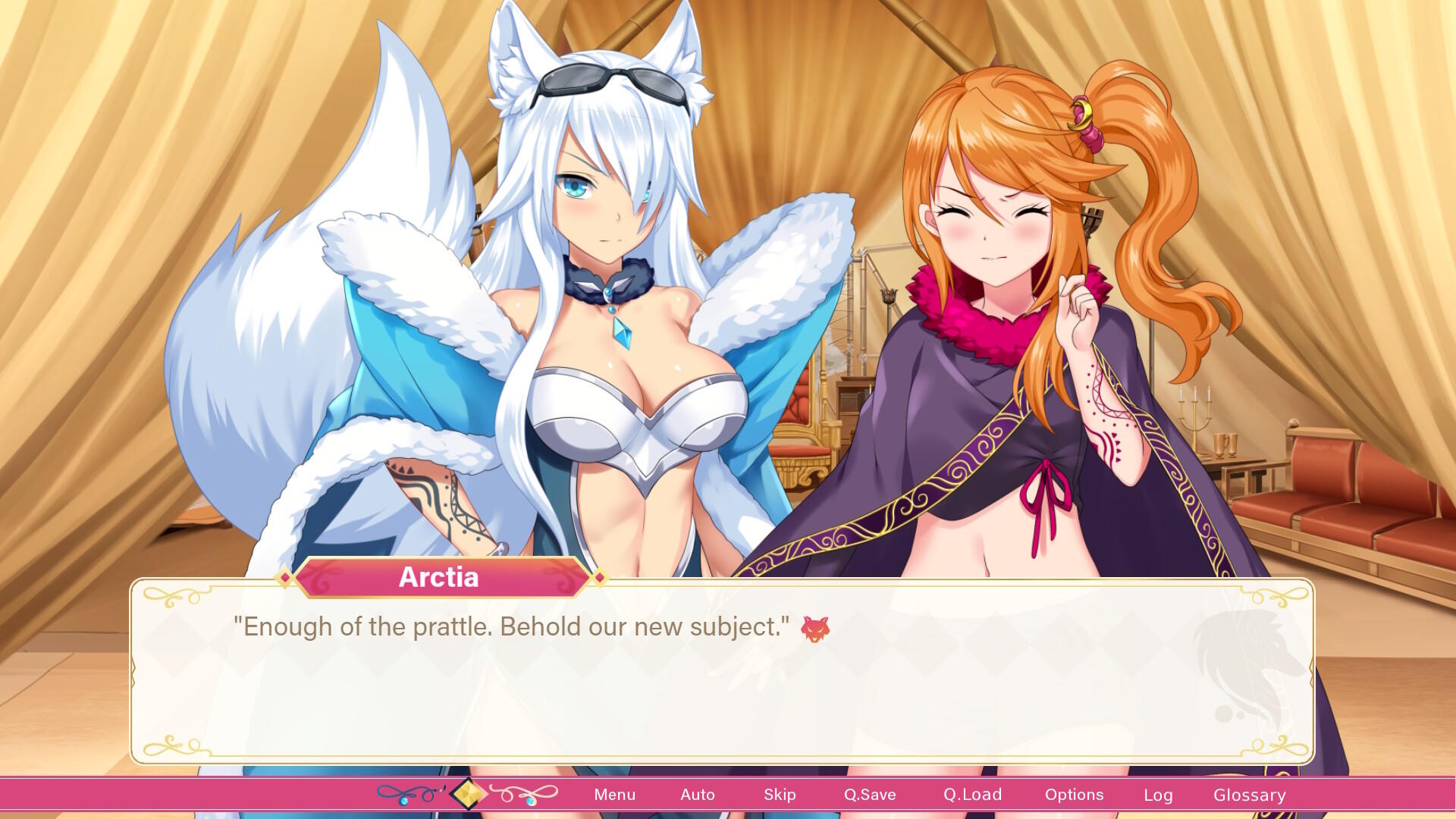1456x819 pixels.
Task: Toggle Auto mode from the bottom bar
Action: [x=697, y=794]
